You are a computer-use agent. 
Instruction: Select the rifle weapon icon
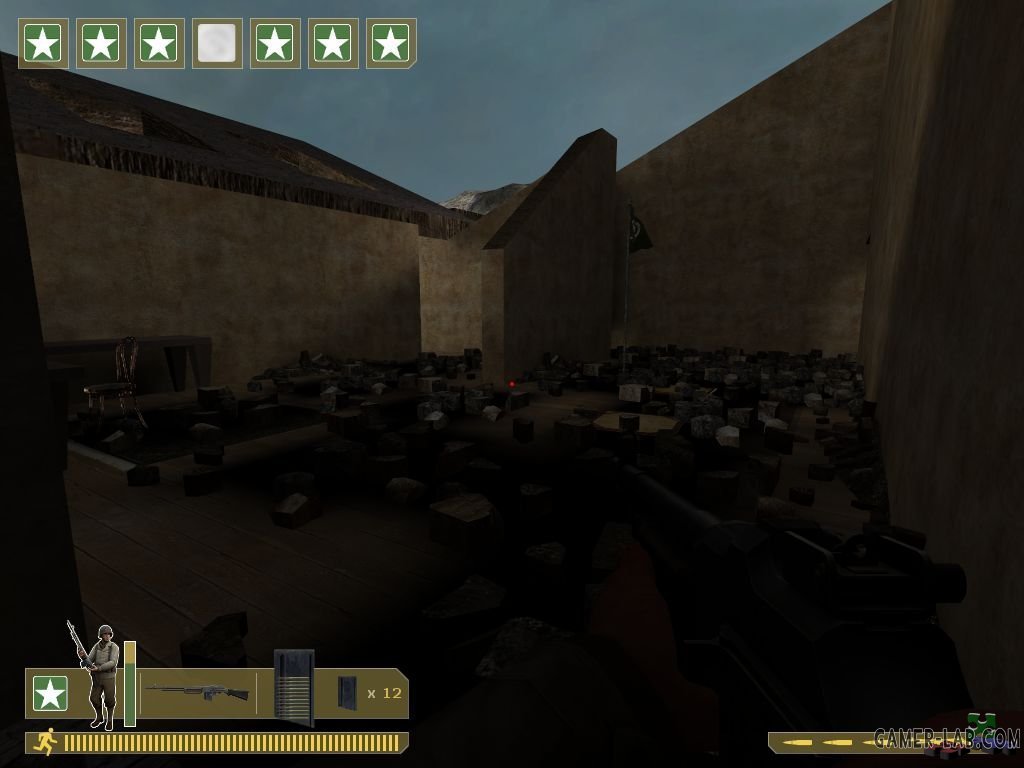click(197, 691)
